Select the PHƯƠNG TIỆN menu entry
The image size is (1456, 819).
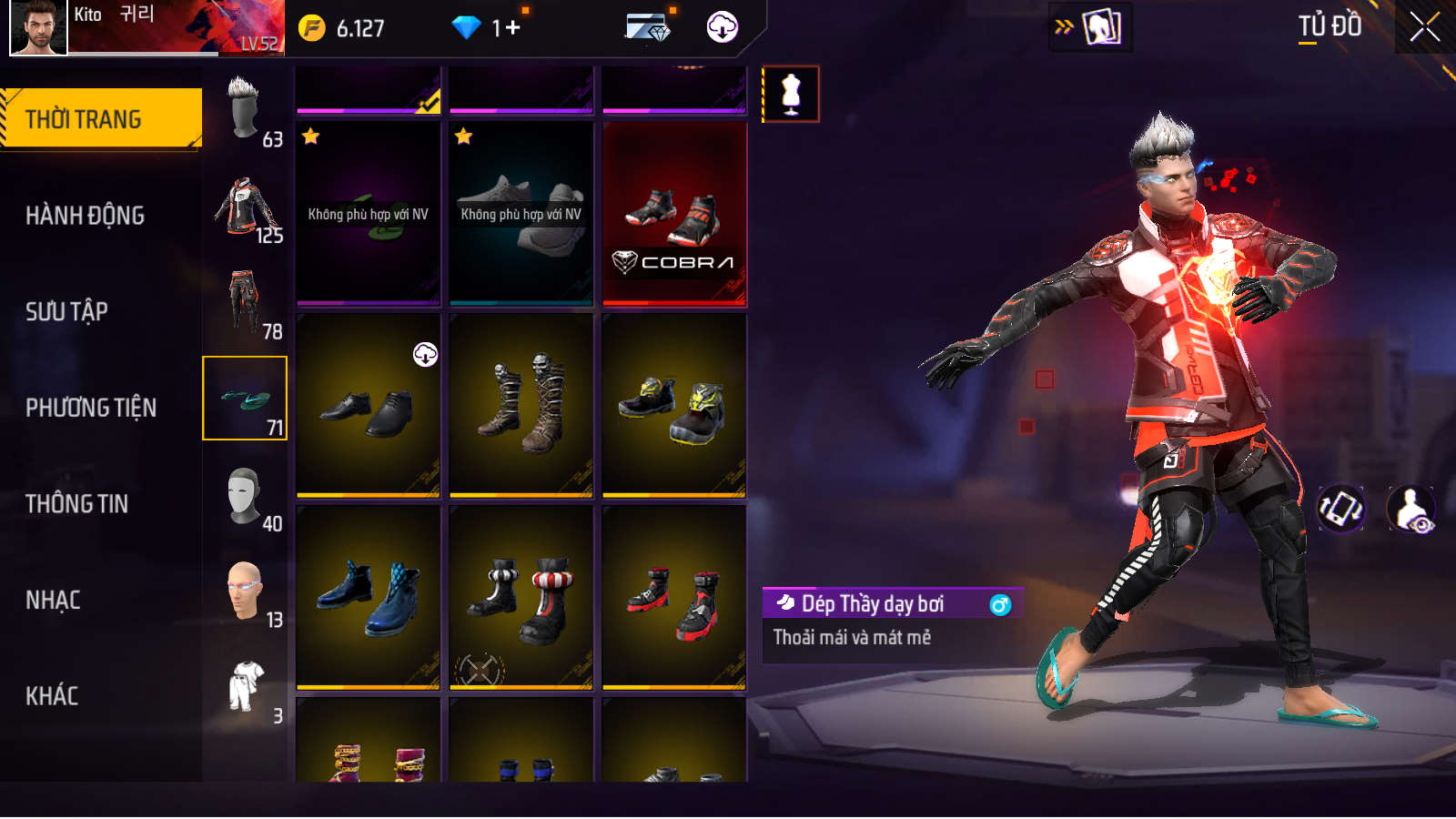point(91,408)
